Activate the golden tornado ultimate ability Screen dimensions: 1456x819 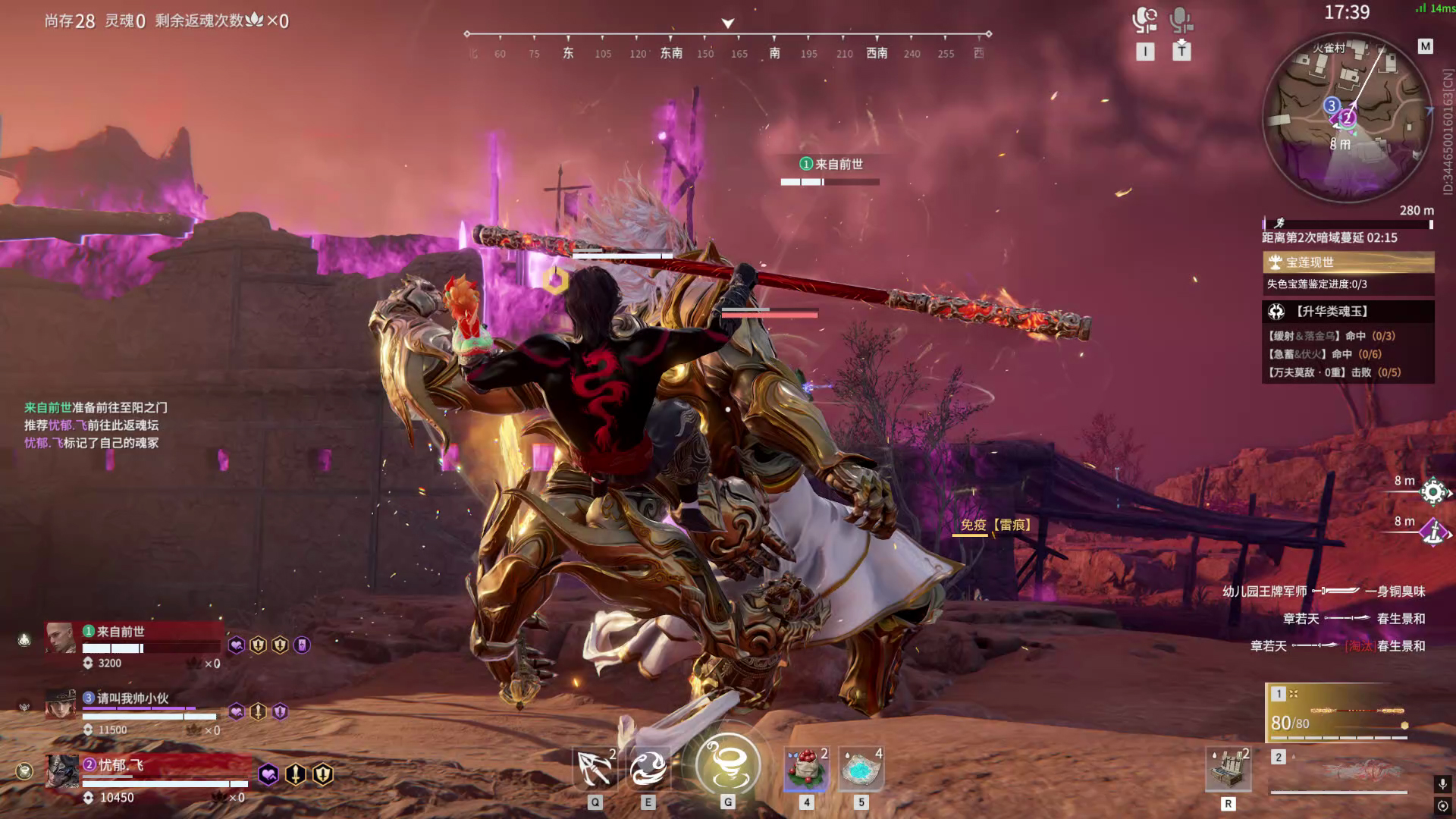click(x=727, y=764)
